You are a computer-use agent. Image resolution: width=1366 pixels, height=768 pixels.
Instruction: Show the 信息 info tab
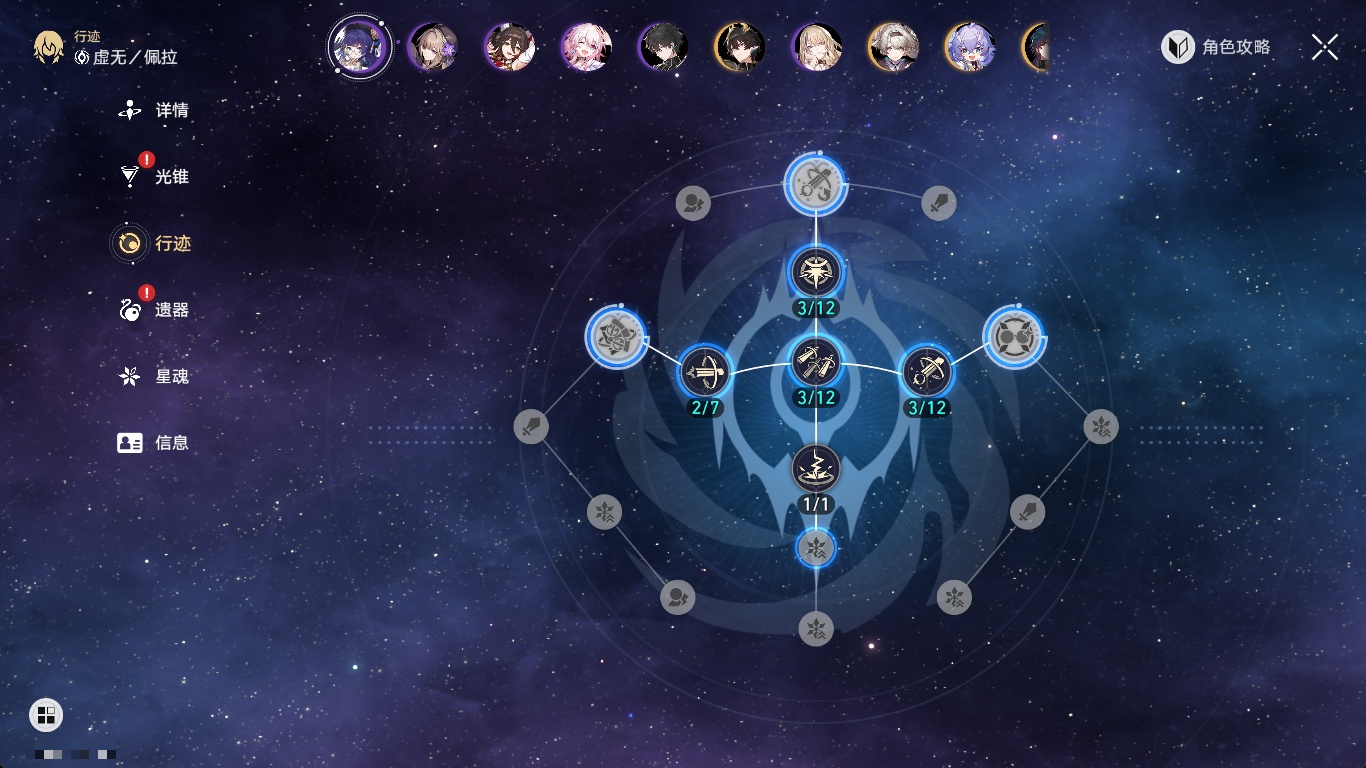coord(154,442)
